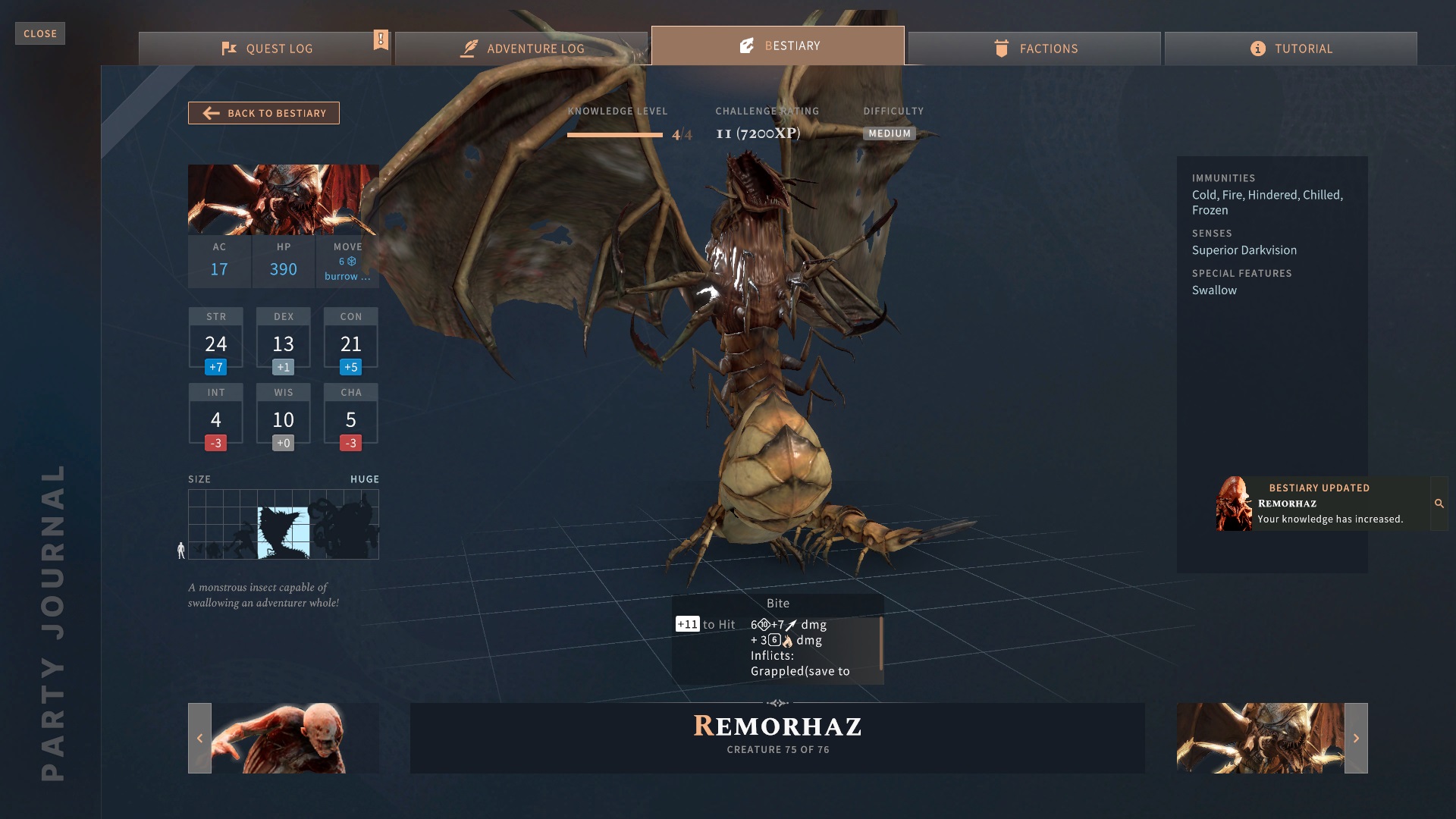This screenshot has width=1456, height=819.
Task: Select the Bite attack panel
Action: [777, 639]
